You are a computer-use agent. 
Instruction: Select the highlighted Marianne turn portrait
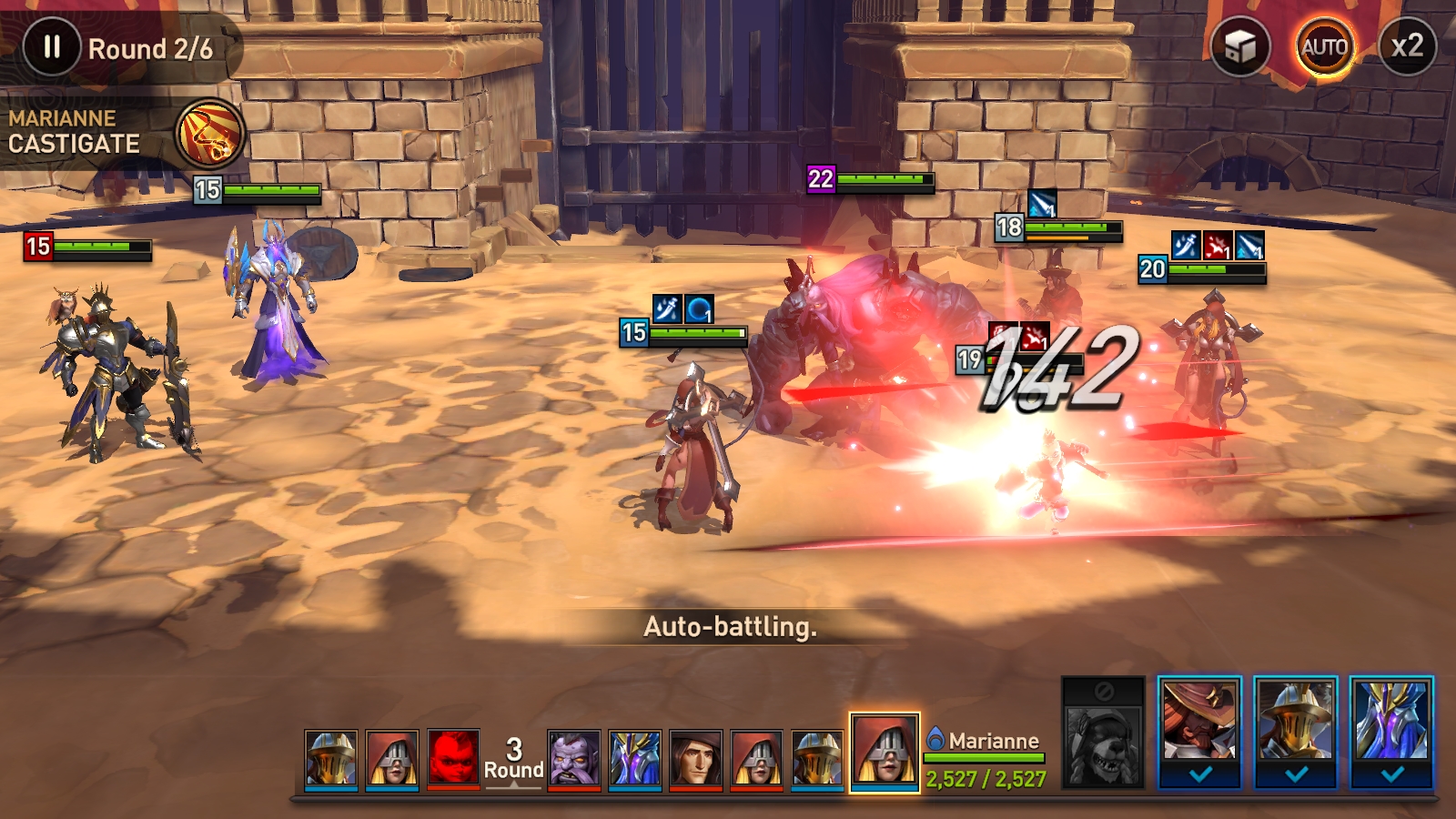[x=885, y=753]
